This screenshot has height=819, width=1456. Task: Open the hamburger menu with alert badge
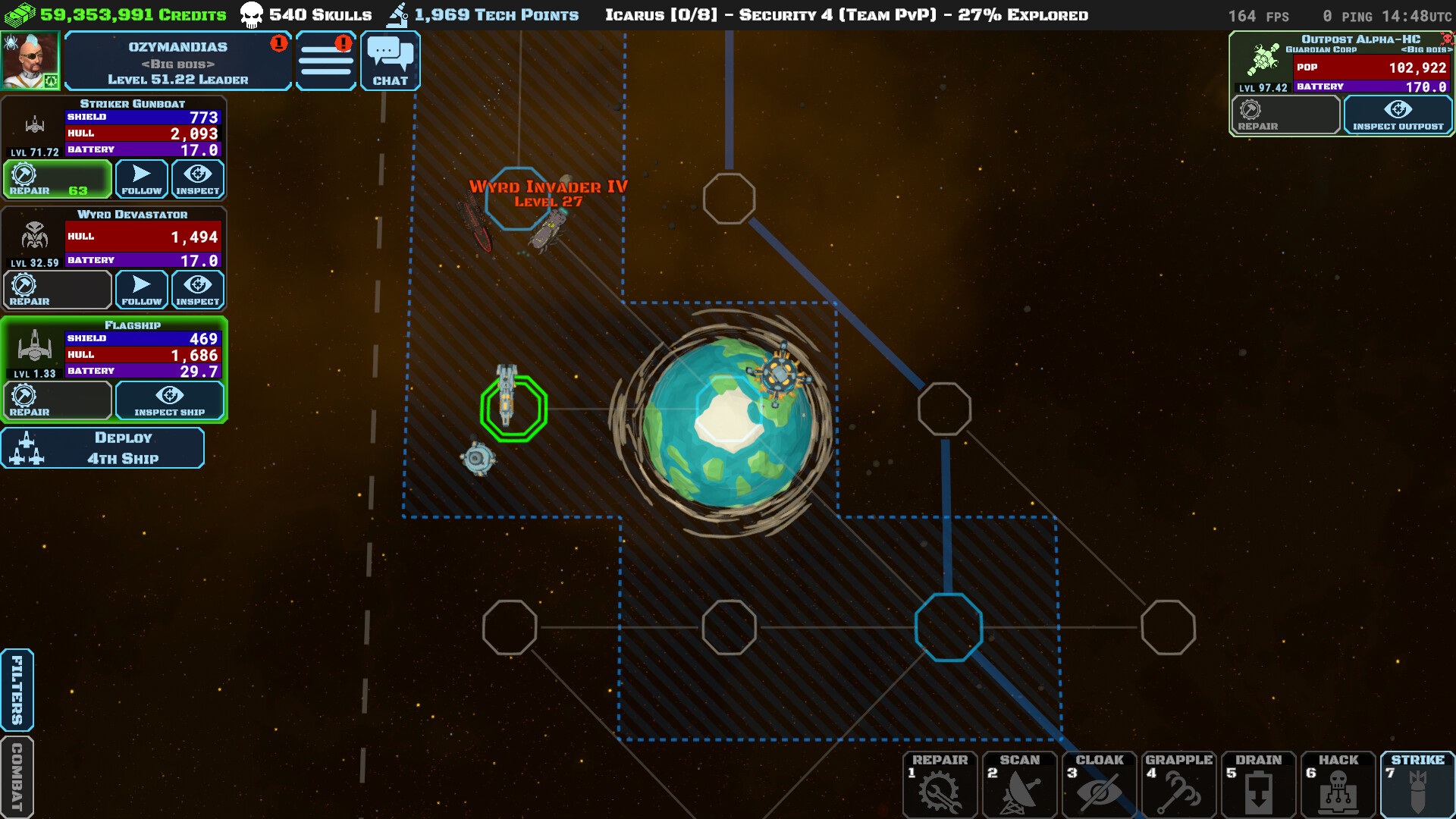click(x=325, y=61)
